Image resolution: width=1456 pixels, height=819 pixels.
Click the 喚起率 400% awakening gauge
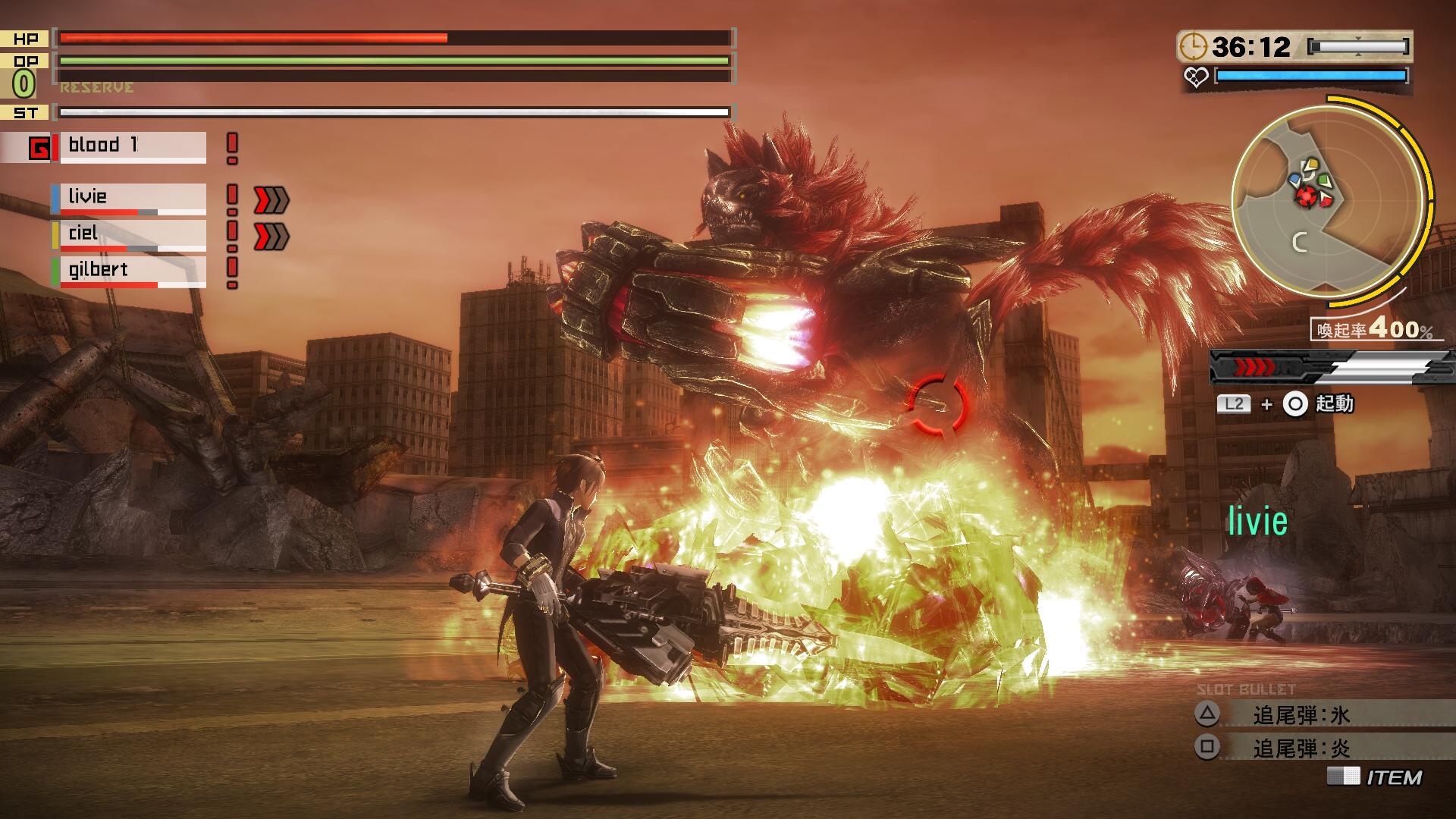click(1374, 329)
